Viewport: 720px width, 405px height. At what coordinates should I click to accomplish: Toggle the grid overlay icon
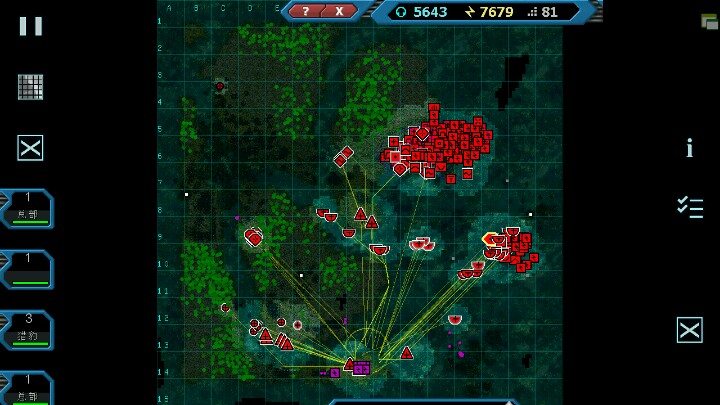pos(31,87)
